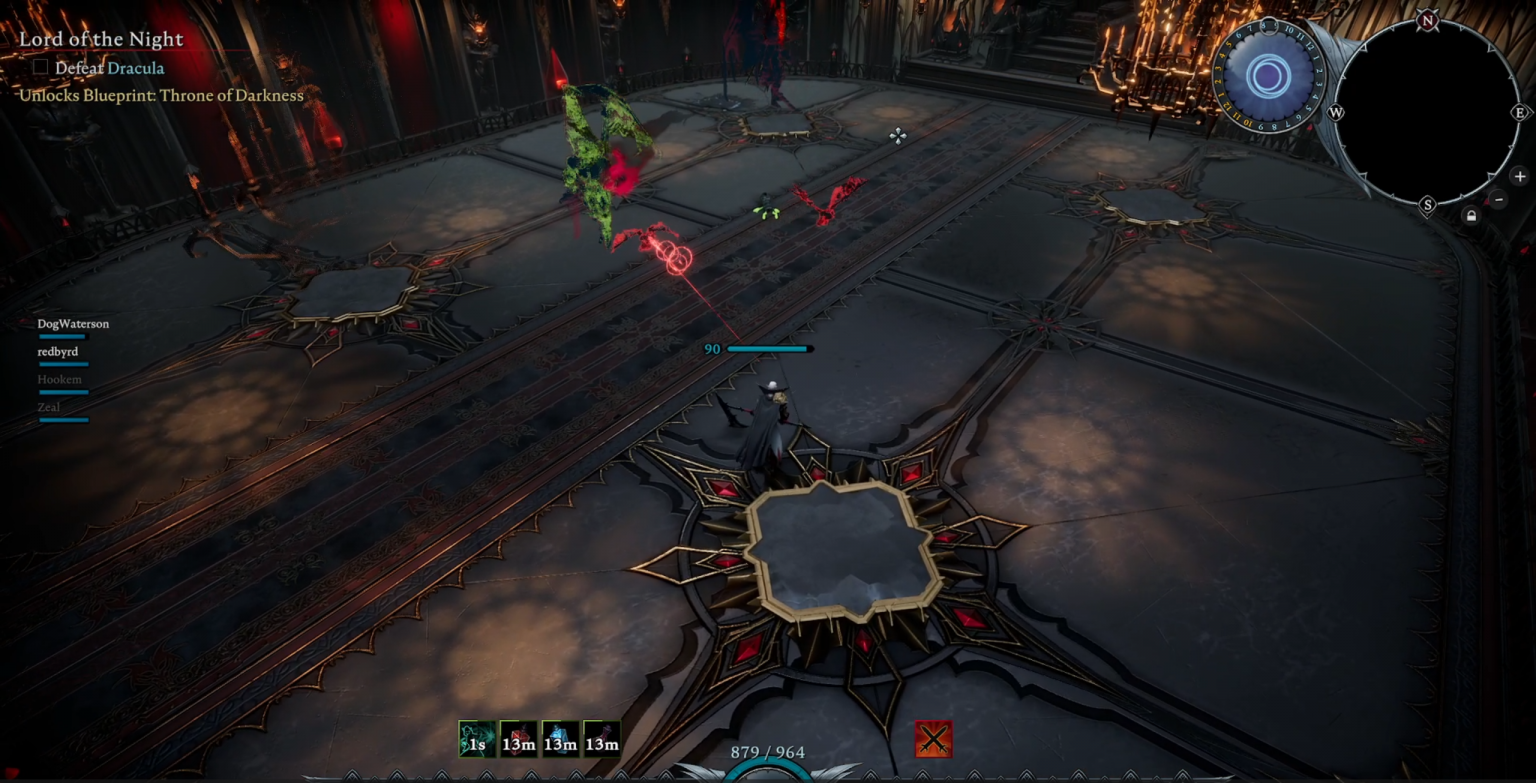The height and width of the screenshot is (783, 1536).
Task: Check the Defeat Dracula quest checkbox
Action: 40,67
